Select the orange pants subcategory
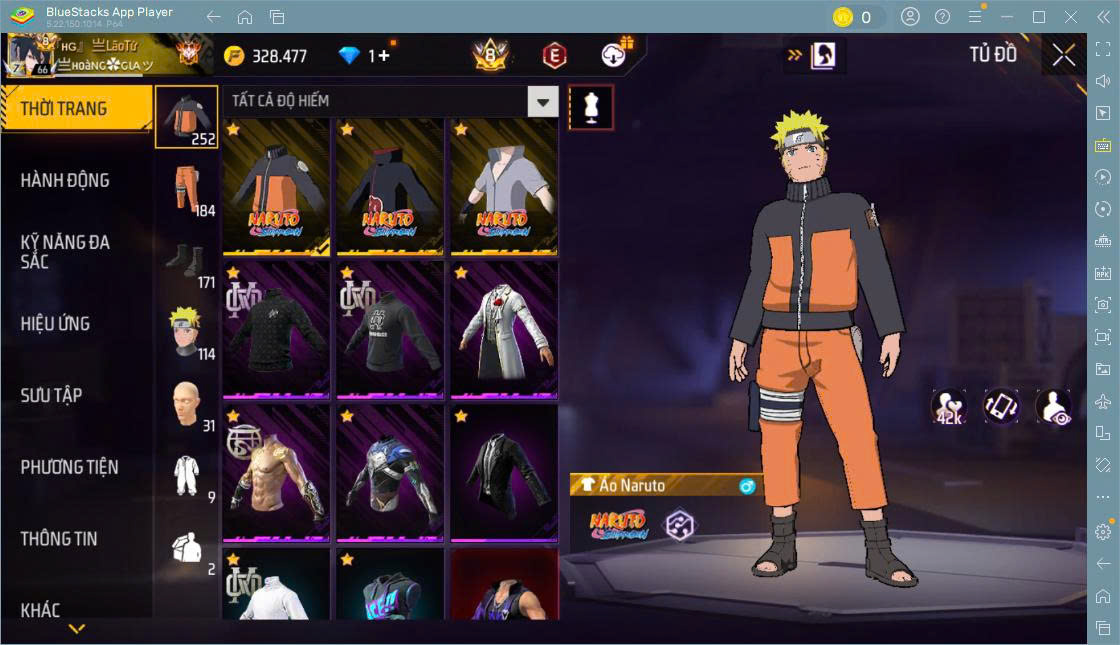The width and height of the screenshot is (1120, 645). click(187, 188)
